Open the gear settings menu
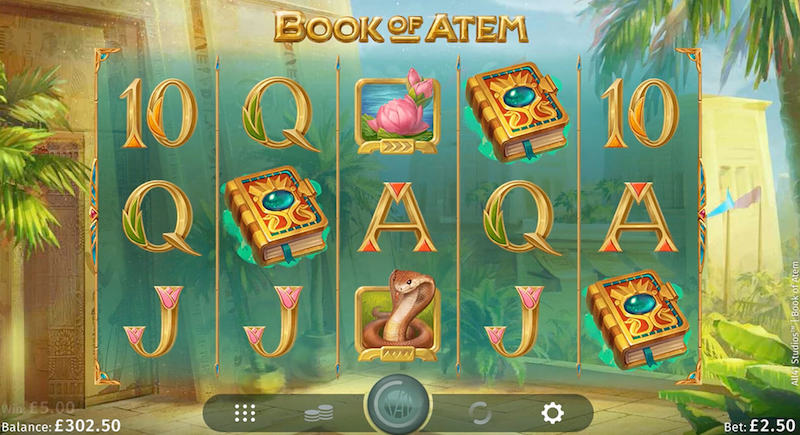The width and height of the screenshot is (800, 435). click(552, 412)
